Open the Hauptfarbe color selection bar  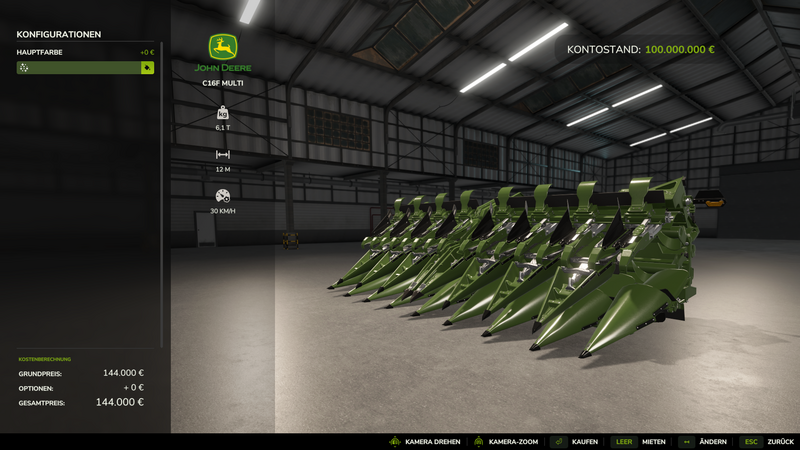point(79,68)
